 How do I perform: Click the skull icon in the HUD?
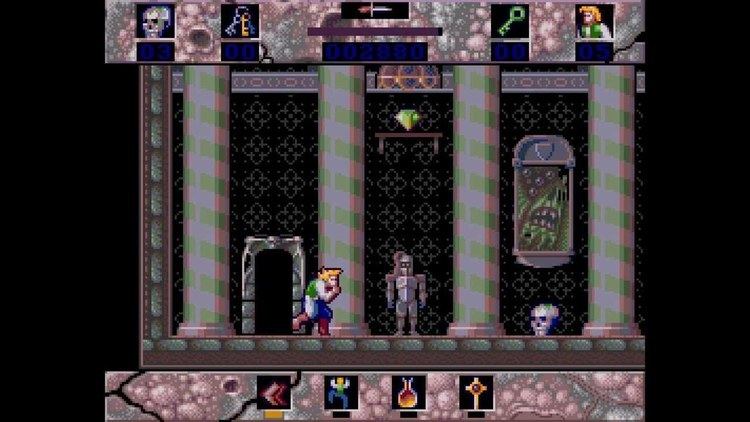click(x=157, y=21)
